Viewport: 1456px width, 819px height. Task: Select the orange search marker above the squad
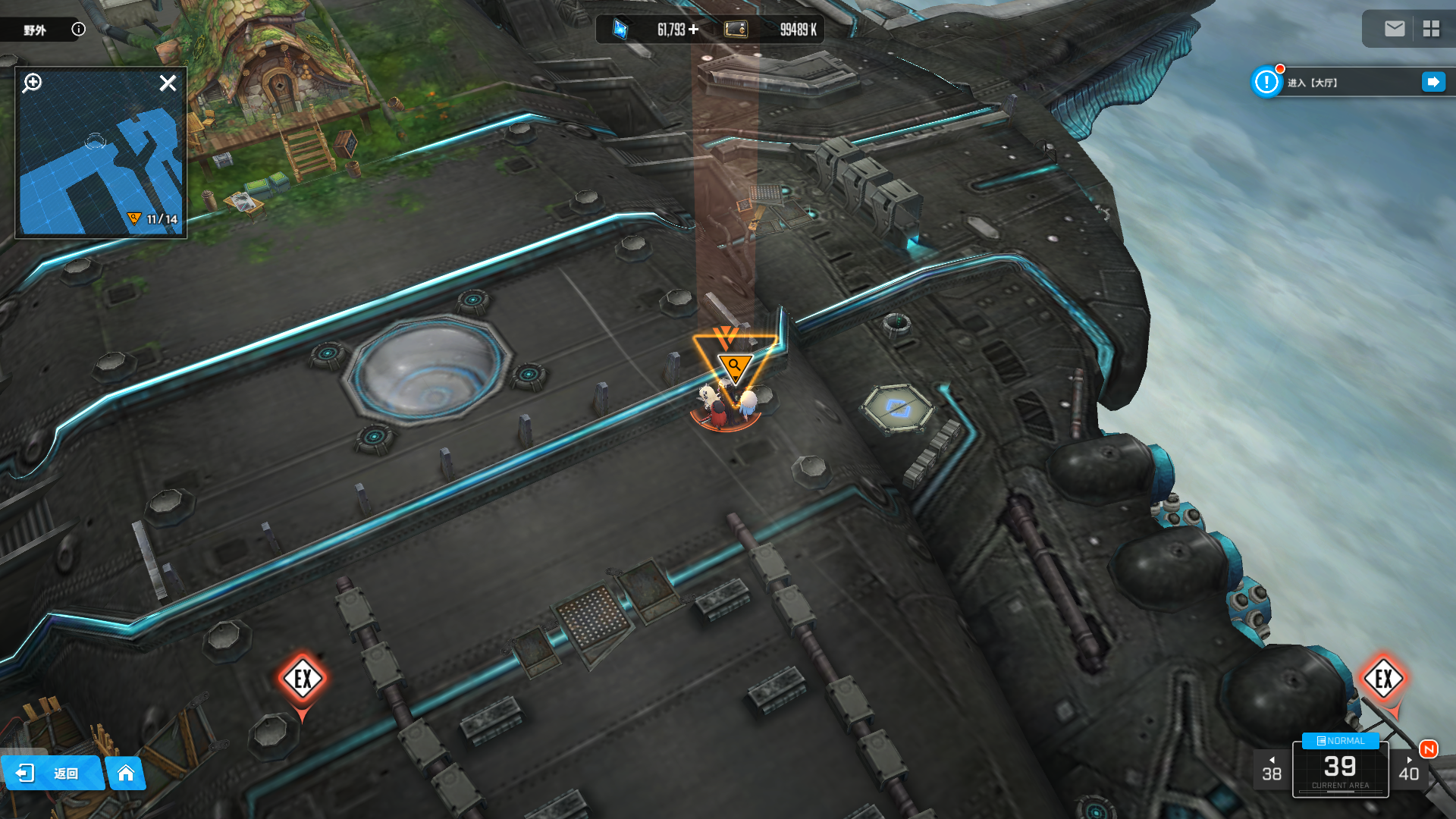pyautogui.click(x=734, y=366)
